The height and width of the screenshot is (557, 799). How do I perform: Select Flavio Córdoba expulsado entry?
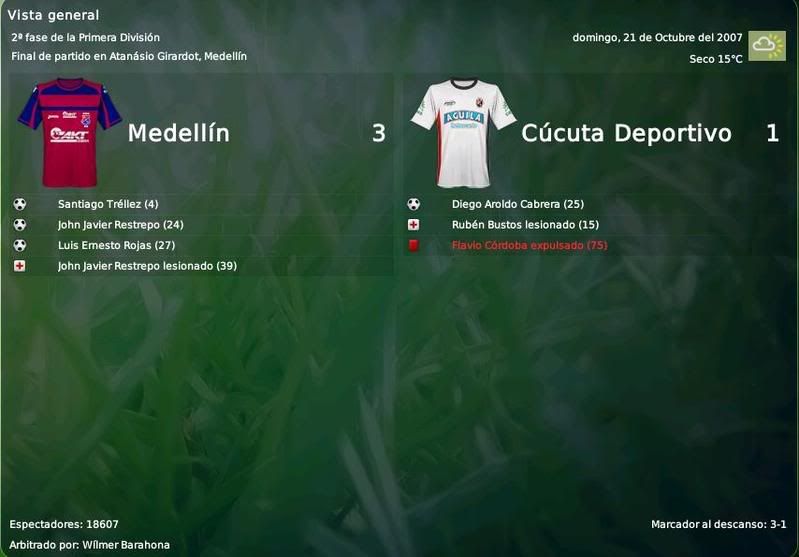[x=529, y=245]
